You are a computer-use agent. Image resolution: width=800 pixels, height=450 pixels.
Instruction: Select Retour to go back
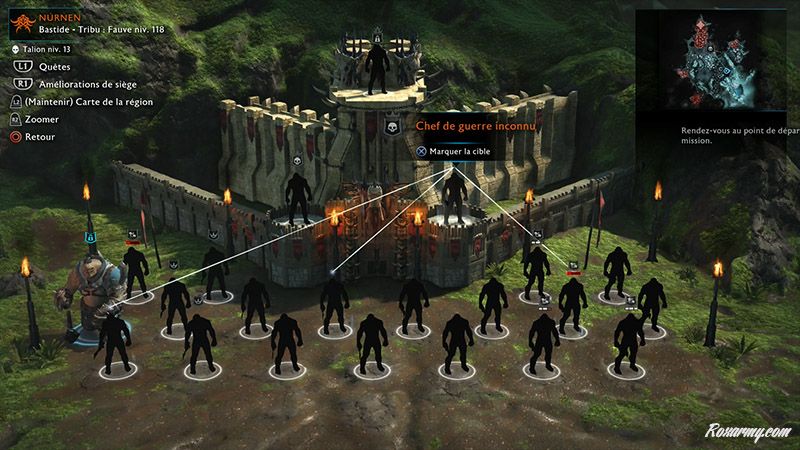42,136
